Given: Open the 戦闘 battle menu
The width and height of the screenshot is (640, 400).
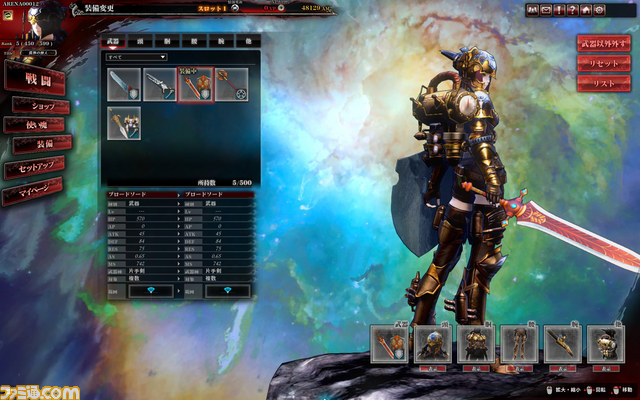Looking at the screenshot, I should [36, 75].
